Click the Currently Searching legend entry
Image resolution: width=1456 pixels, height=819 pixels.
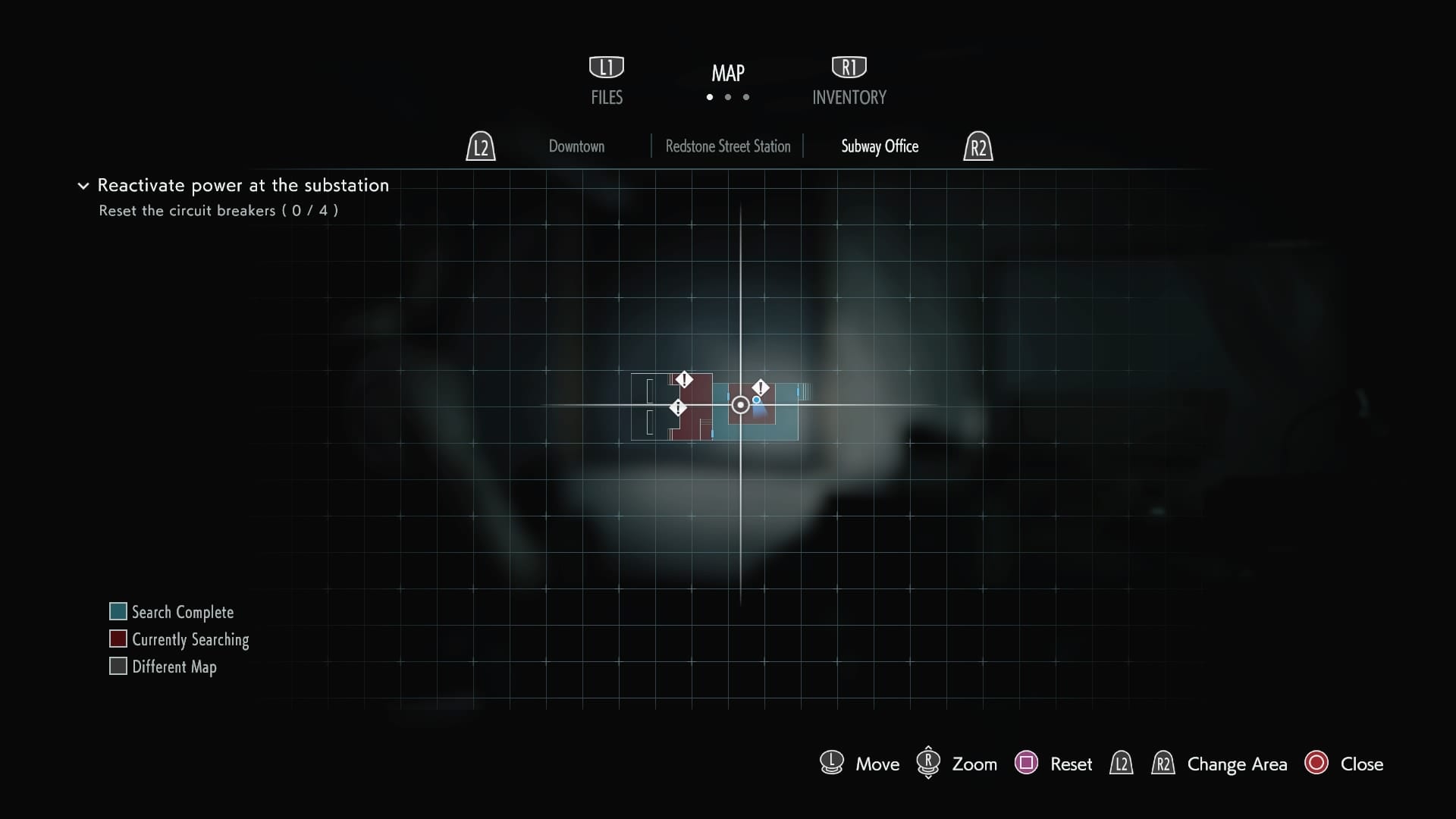point(180,639)
